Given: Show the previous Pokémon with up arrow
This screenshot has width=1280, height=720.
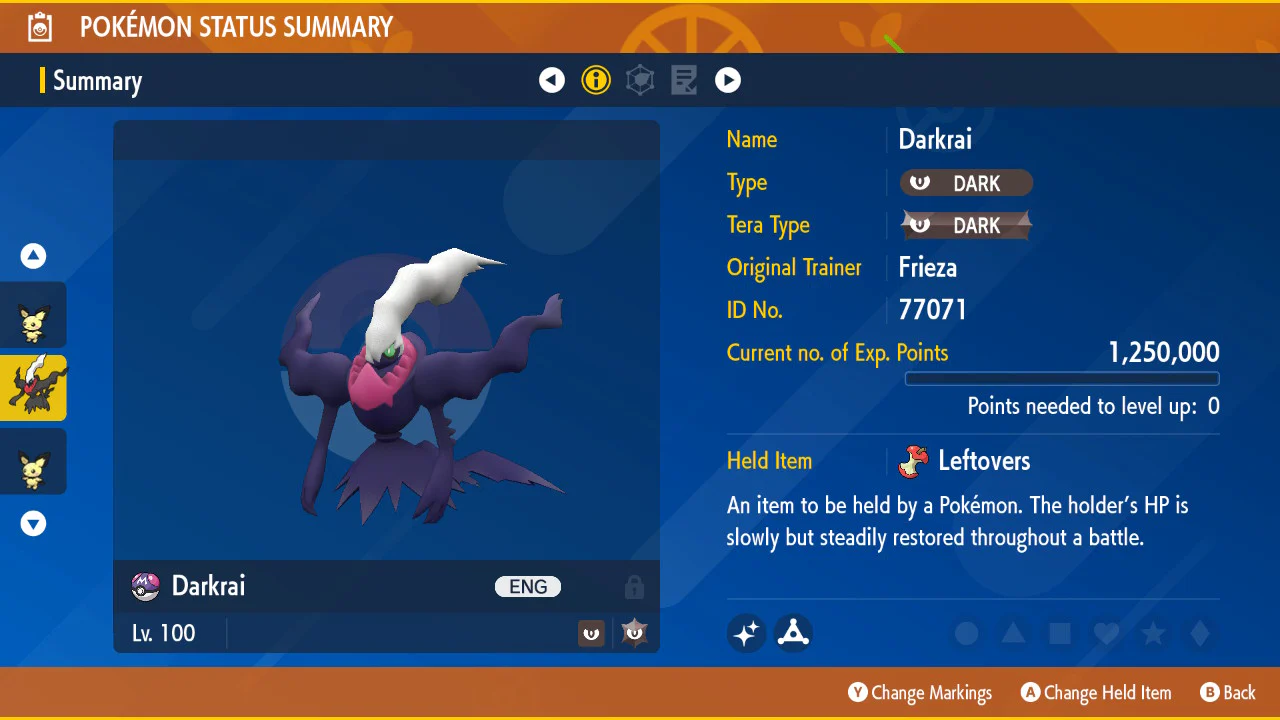Looking at the screenshot, I should tap(33, 256).
